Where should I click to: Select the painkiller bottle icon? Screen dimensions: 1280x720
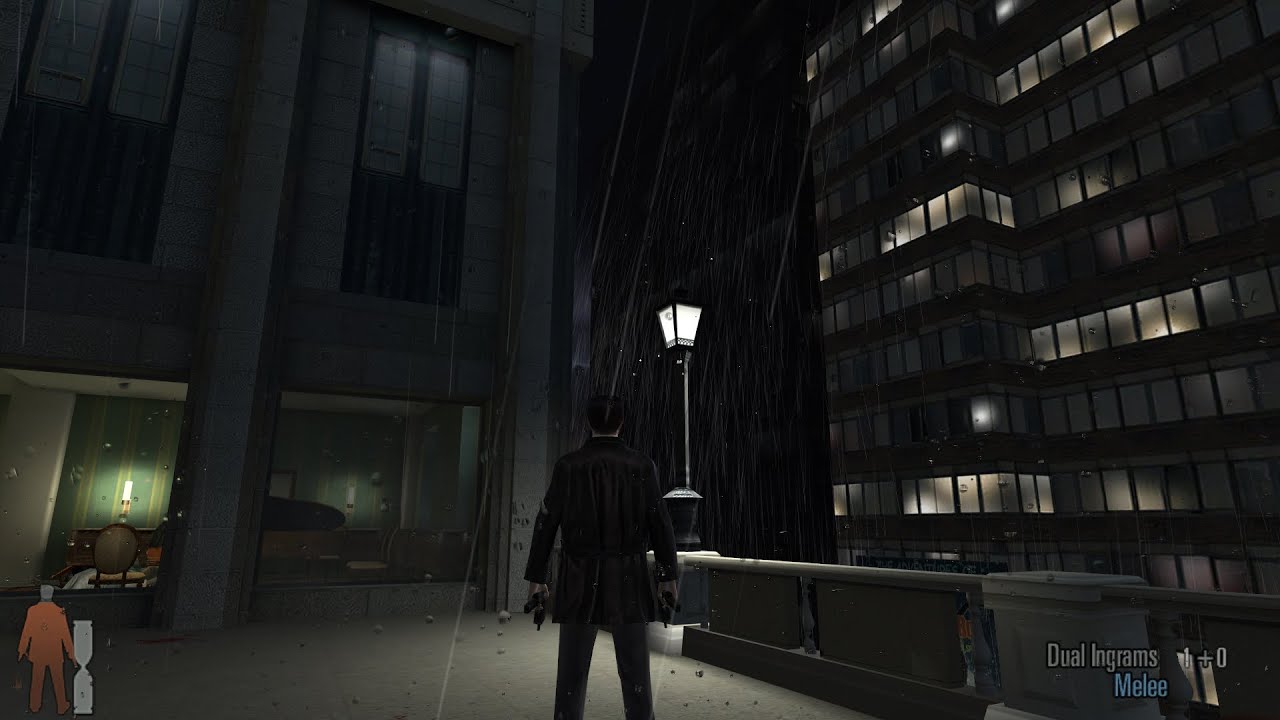(x=83, y=667)
